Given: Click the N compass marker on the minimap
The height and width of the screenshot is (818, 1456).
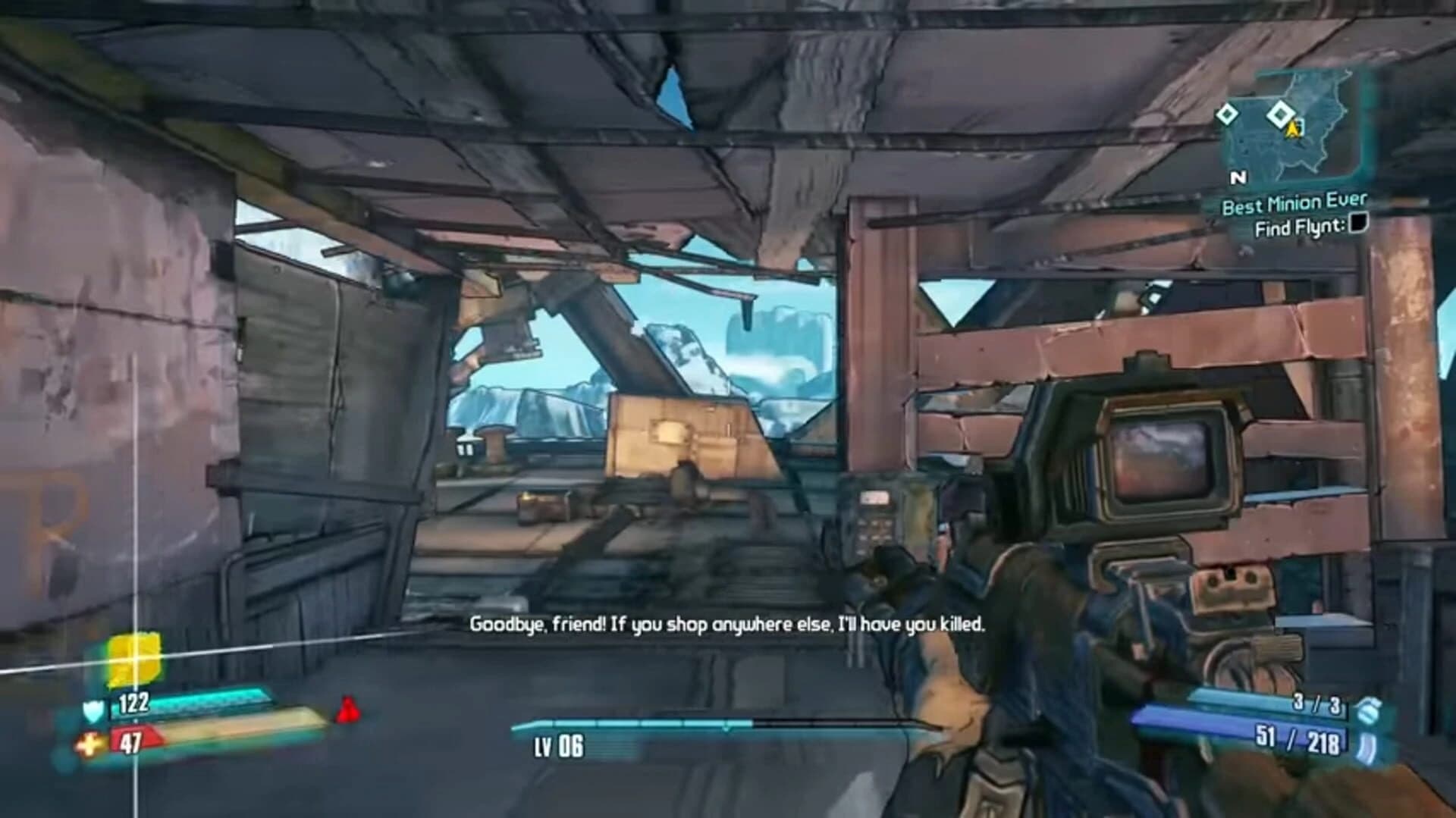Looking at the screenshot, I should [1240, 177].
